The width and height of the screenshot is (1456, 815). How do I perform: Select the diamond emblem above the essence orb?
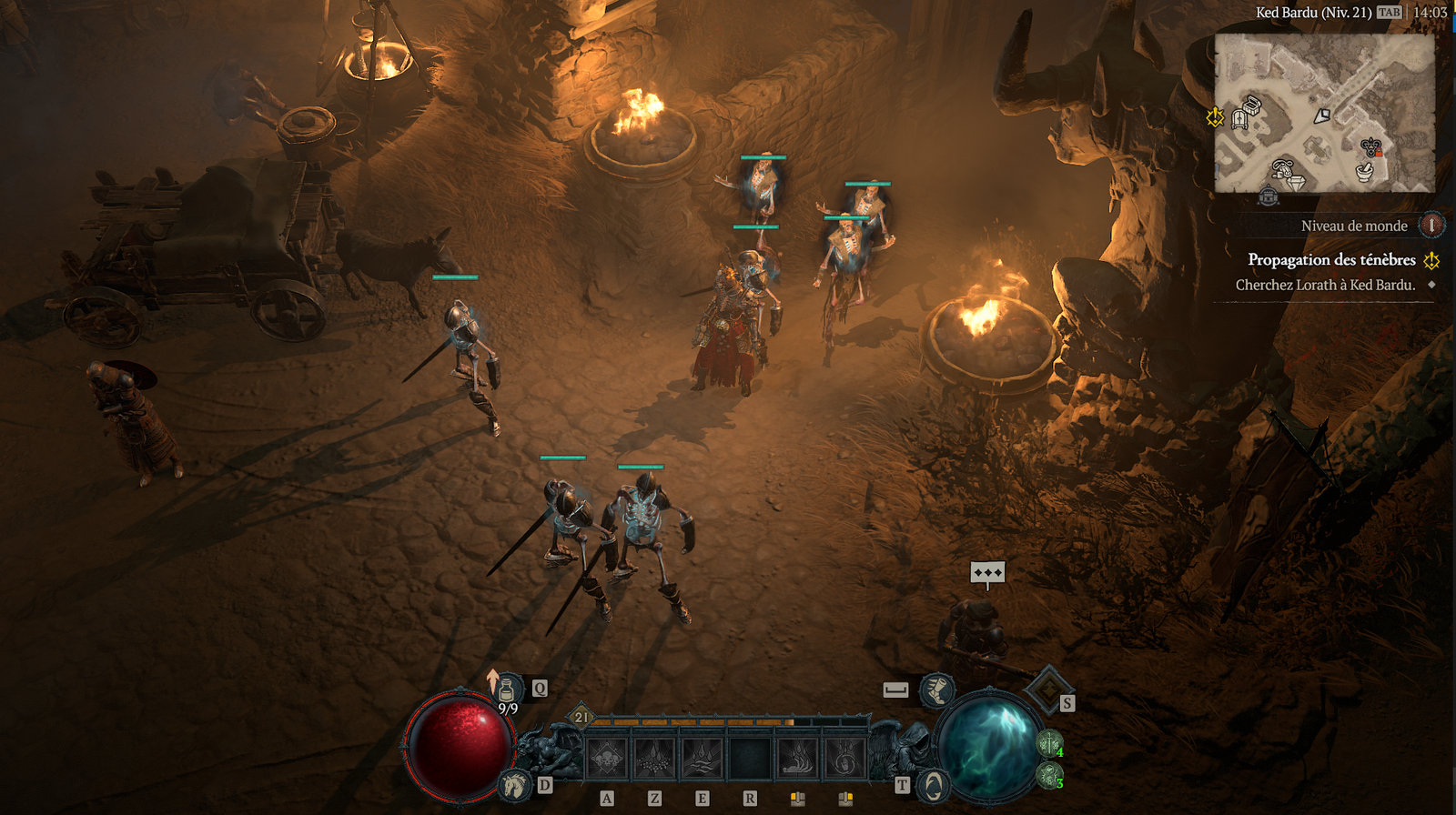[1046, 689]
